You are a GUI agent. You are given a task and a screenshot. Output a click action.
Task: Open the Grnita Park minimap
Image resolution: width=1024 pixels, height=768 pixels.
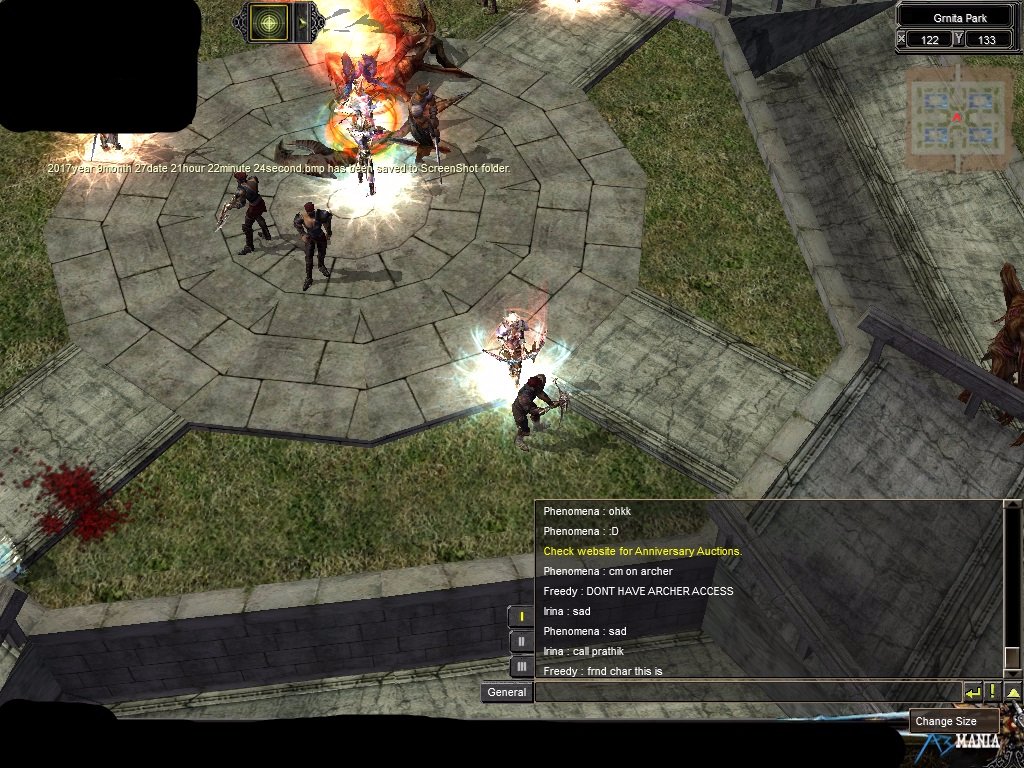pyautogui.click(x=955, y=117)
